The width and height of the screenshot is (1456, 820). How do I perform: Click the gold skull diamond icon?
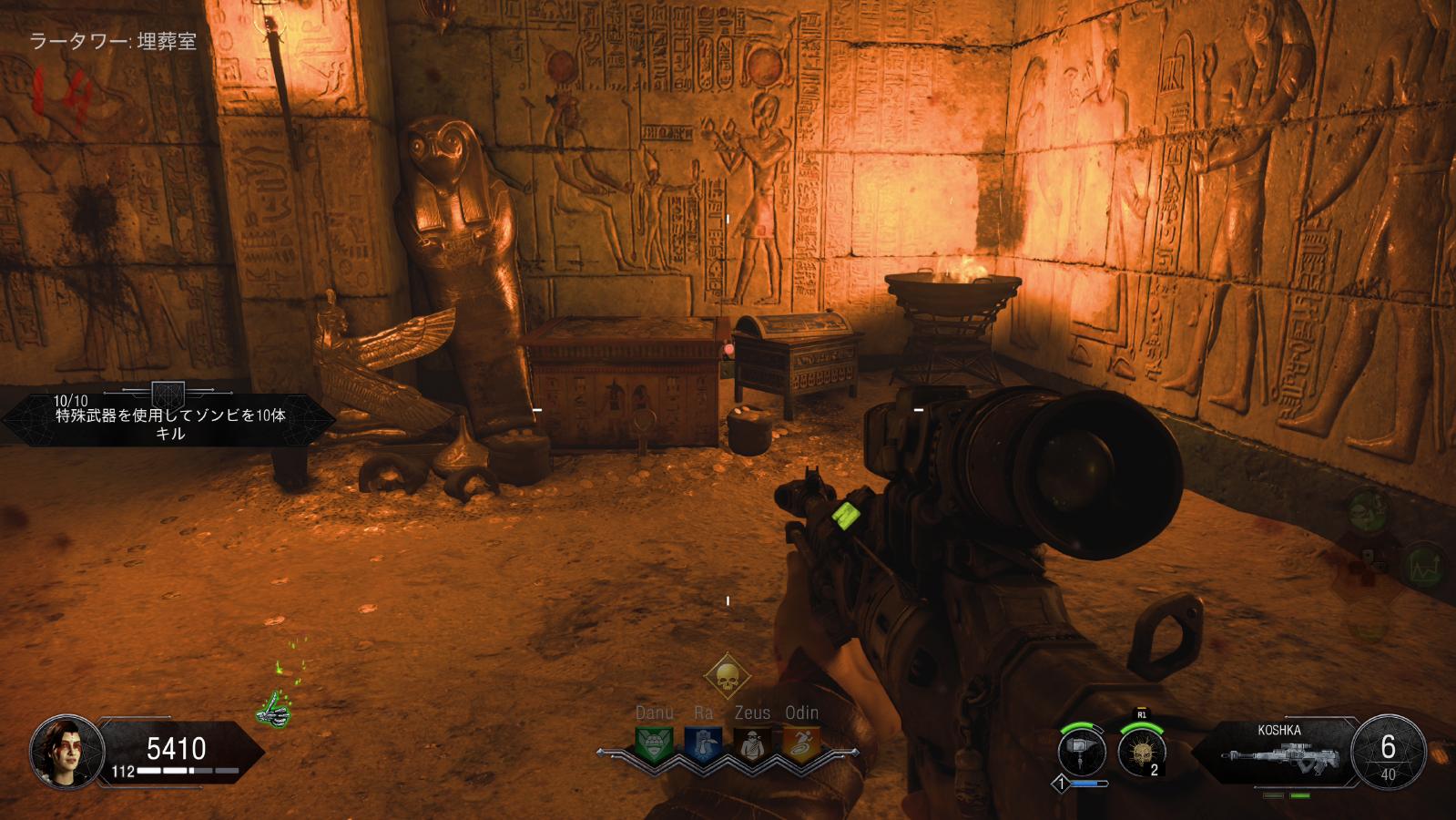[x=727, y=677]
